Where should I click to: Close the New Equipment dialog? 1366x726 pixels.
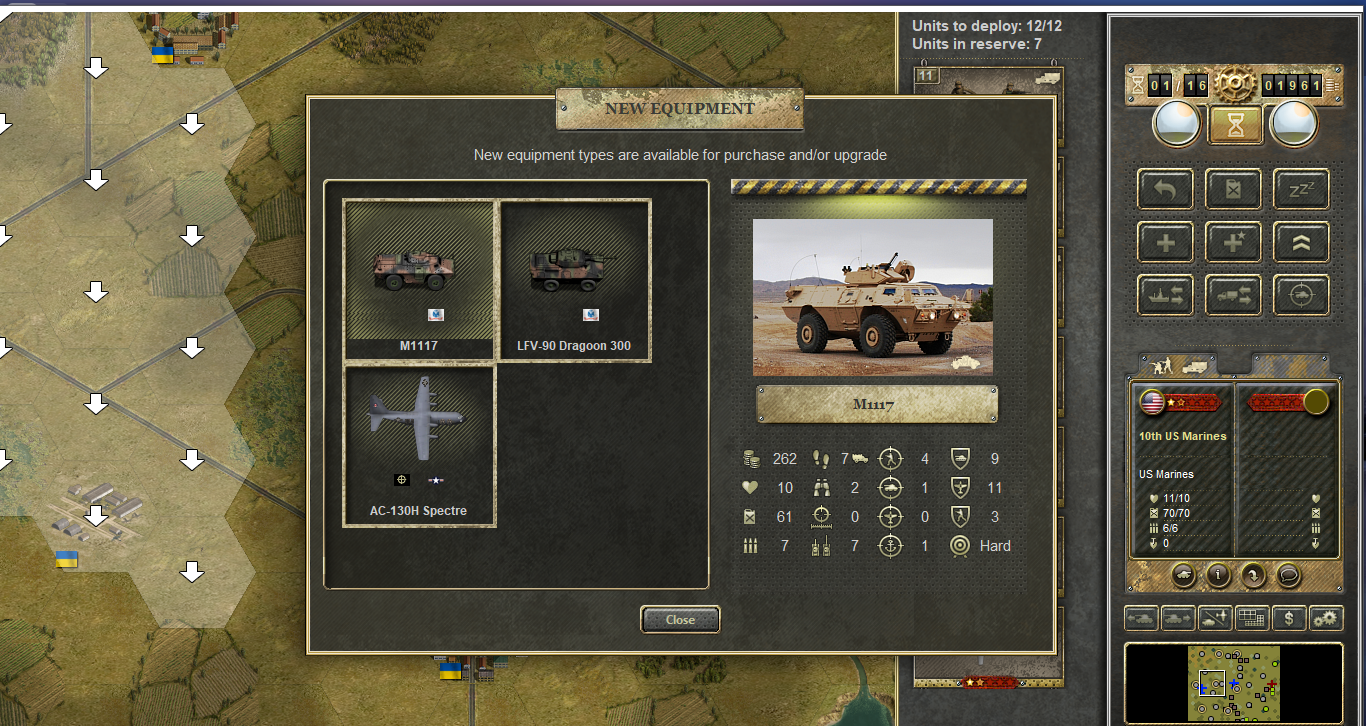tap(680, 620)
